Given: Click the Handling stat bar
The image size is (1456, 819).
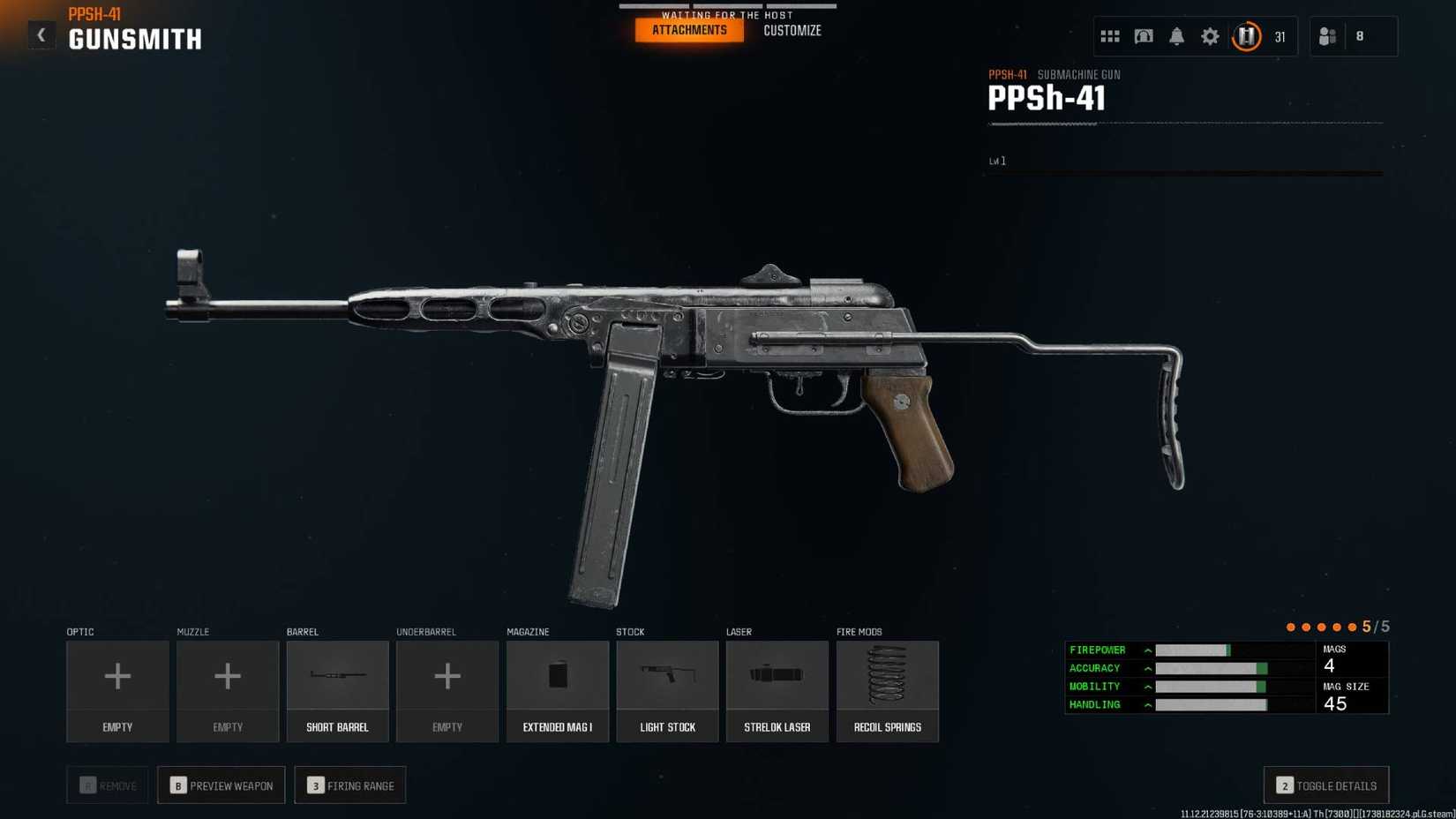Looking at the screenshot, I should [x=1211, y=704].
